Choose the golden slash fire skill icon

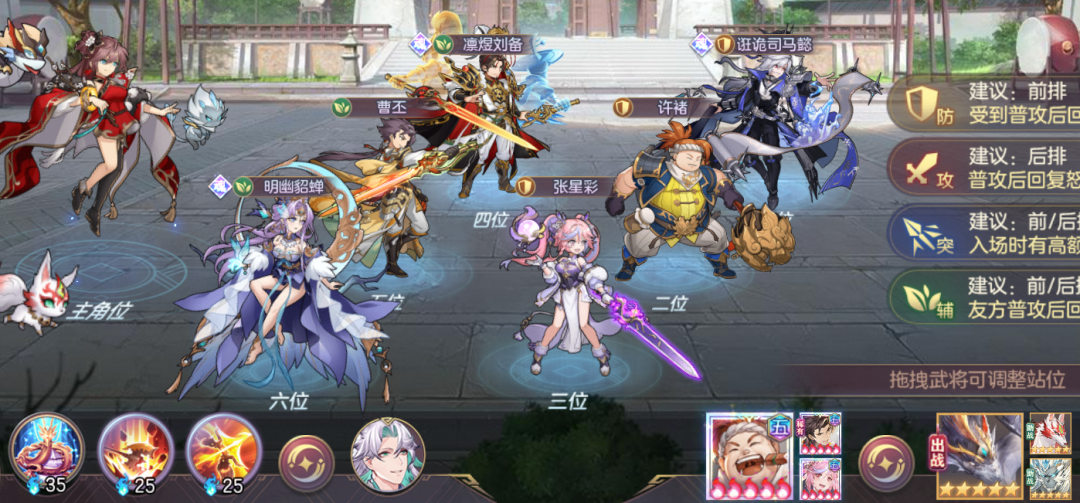[x=224, y=449]
